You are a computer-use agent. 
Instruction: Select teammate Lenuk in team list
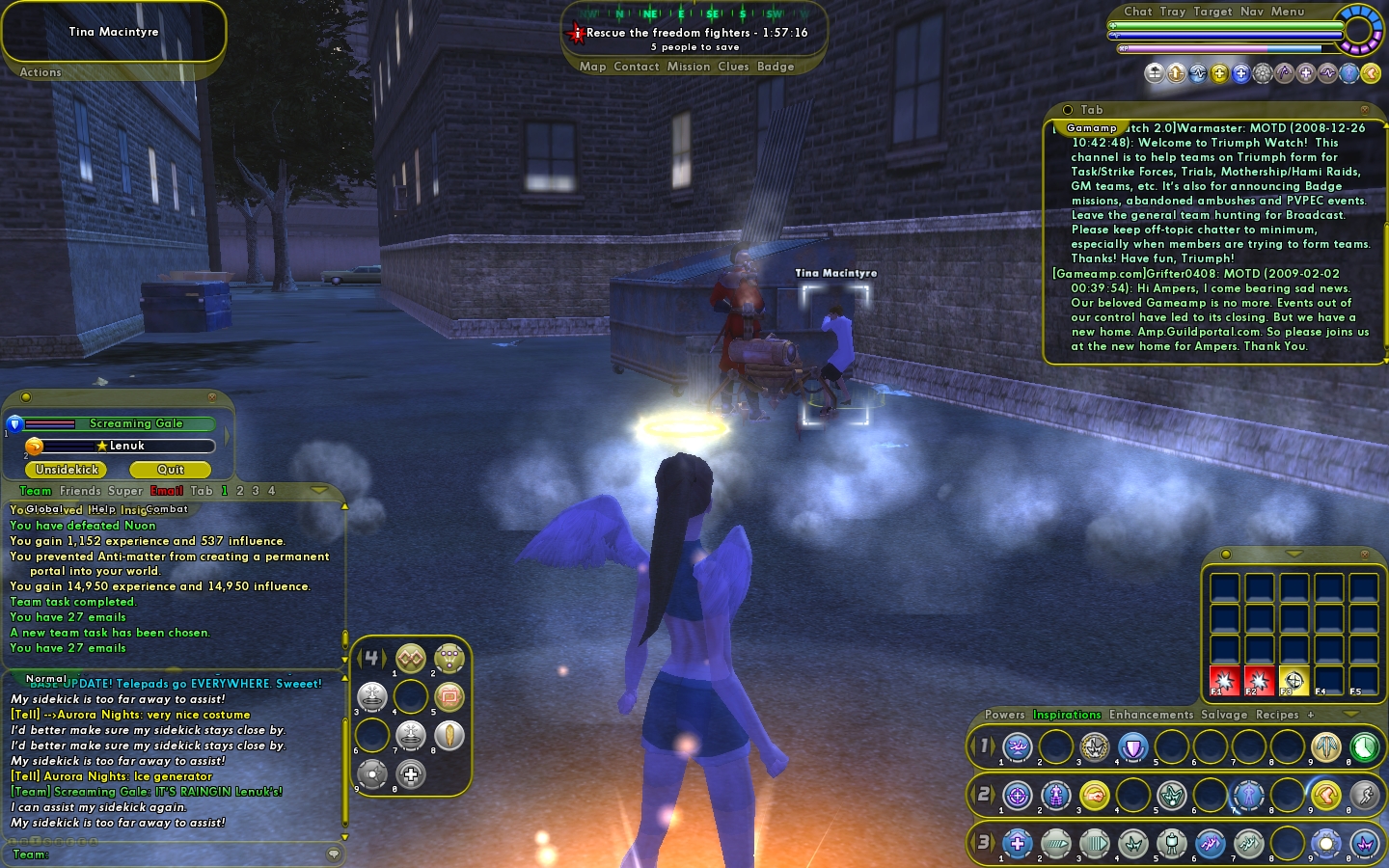tap(126, 446)
